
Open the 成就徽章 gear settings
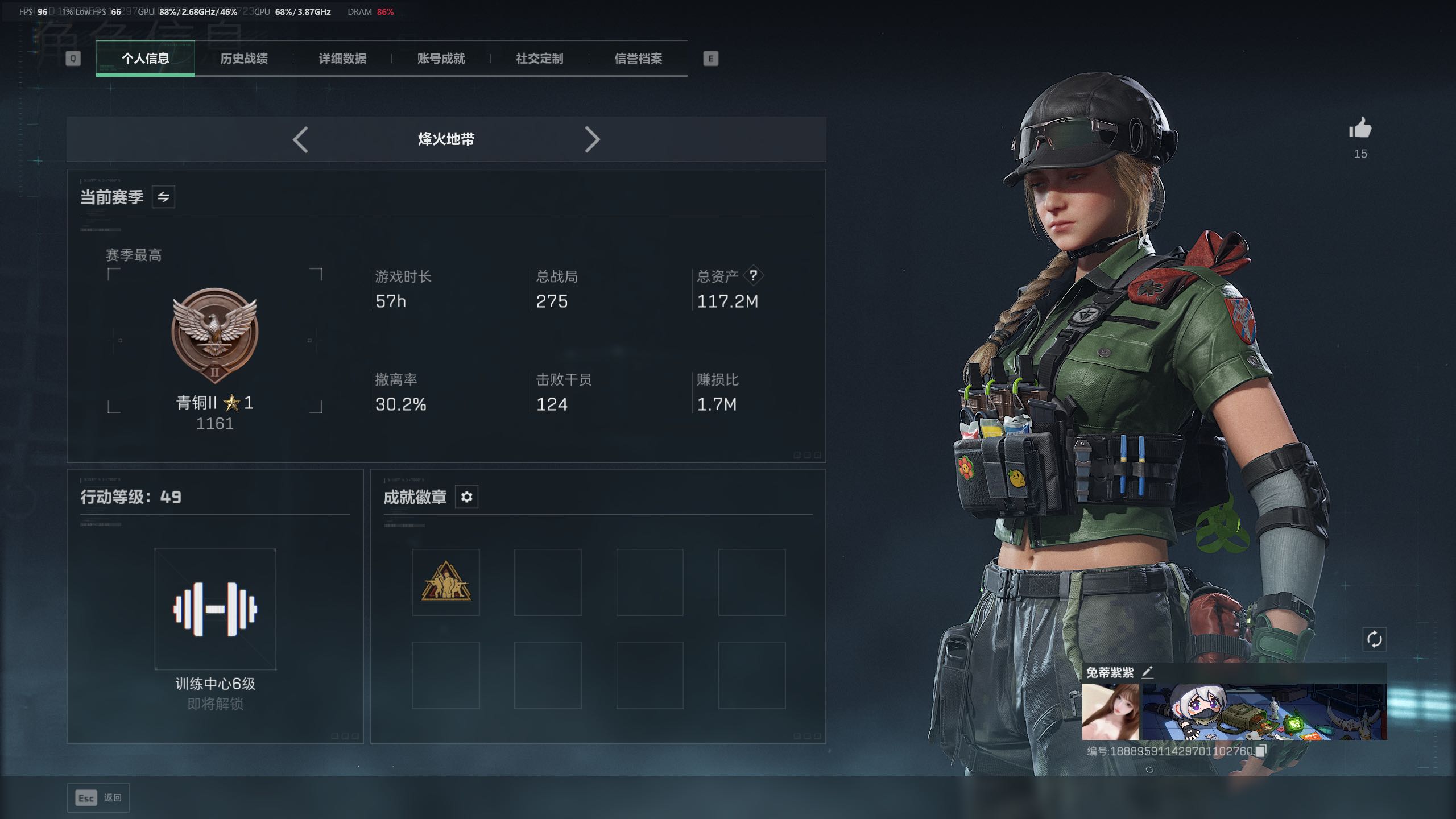[466, 497]
